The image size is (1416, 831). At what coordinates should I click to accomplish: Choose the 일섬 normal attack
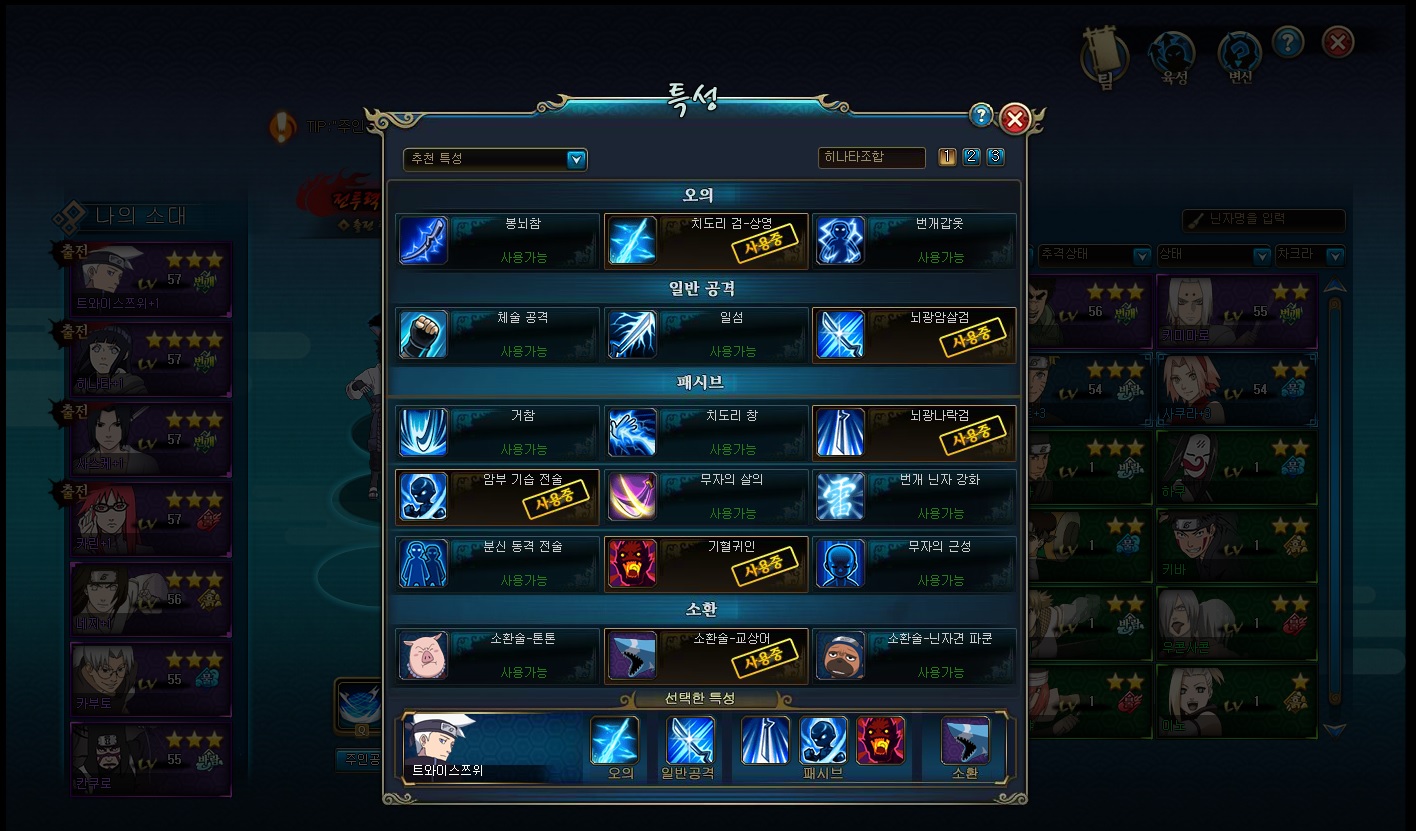click(706, 335)
